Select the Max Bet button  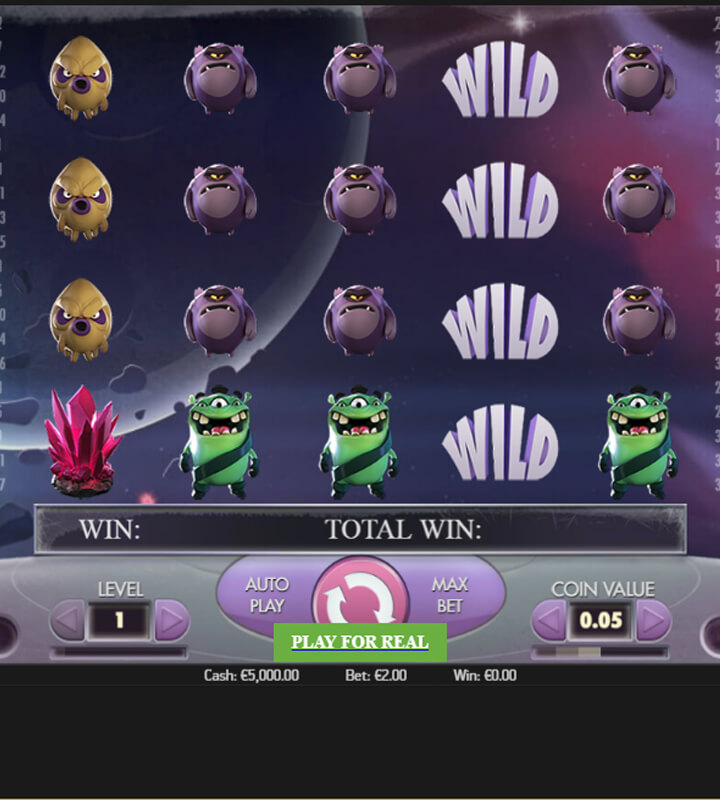pyautogui.click(x=451, y=595)
